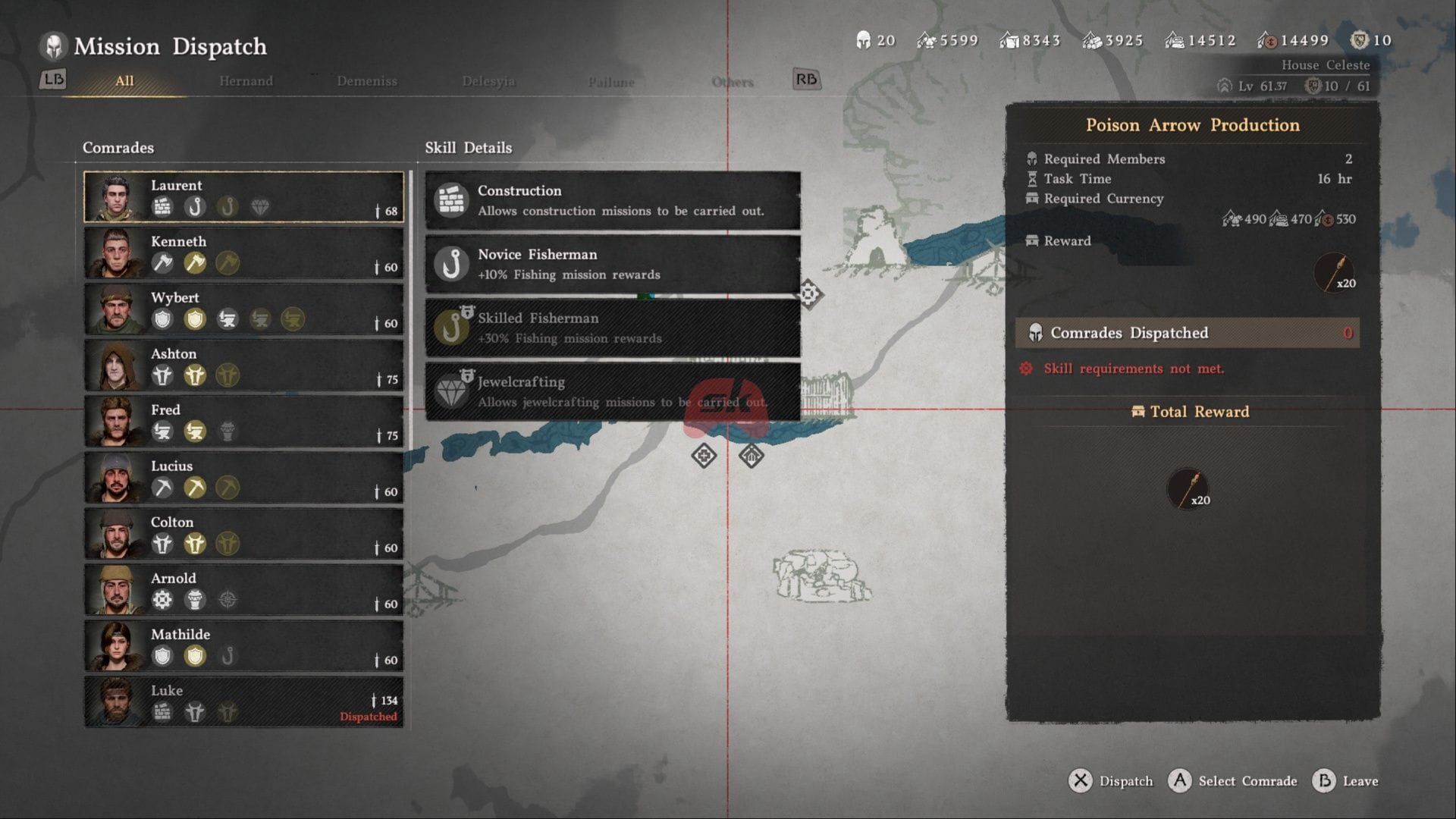The height and width of the screenshot is (819, 1456).
Task: Open the Demeniss tab
Action: [367, 81]
